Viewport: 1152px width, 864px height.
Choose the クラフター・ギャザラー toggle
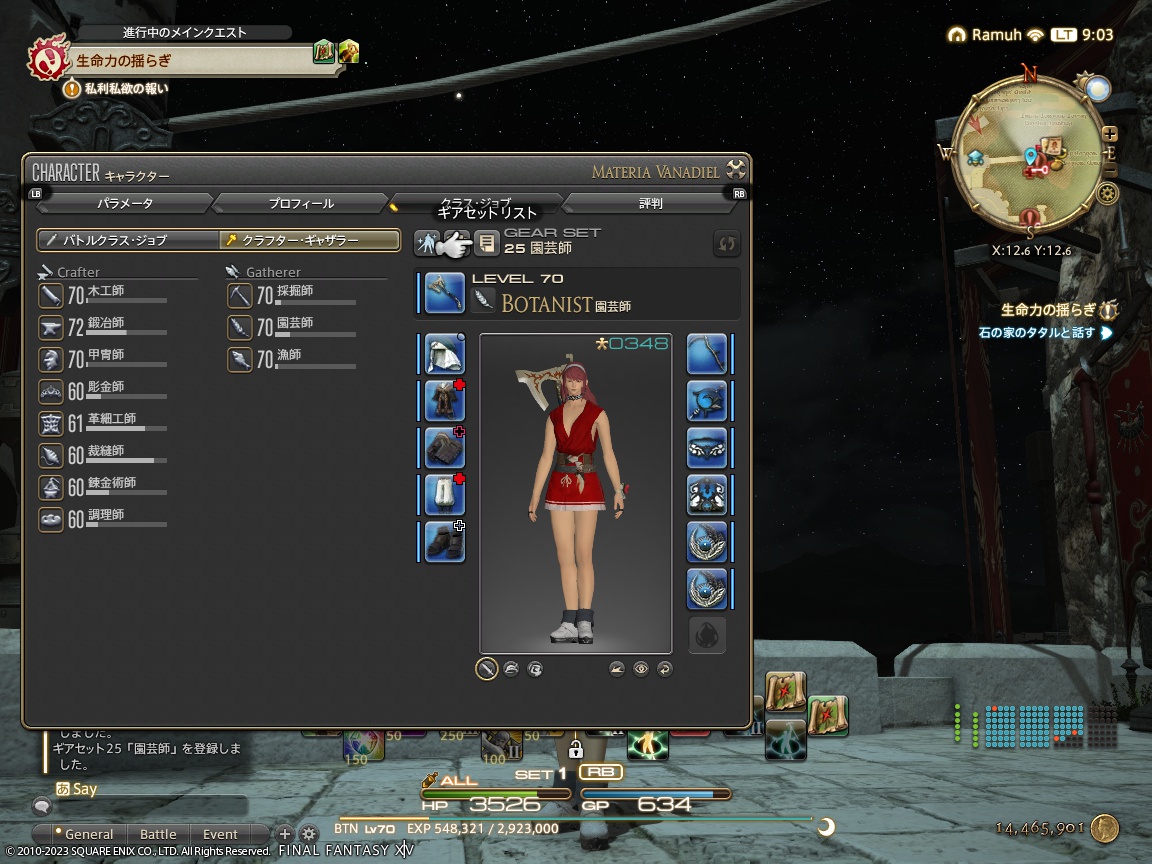point(309,240)
